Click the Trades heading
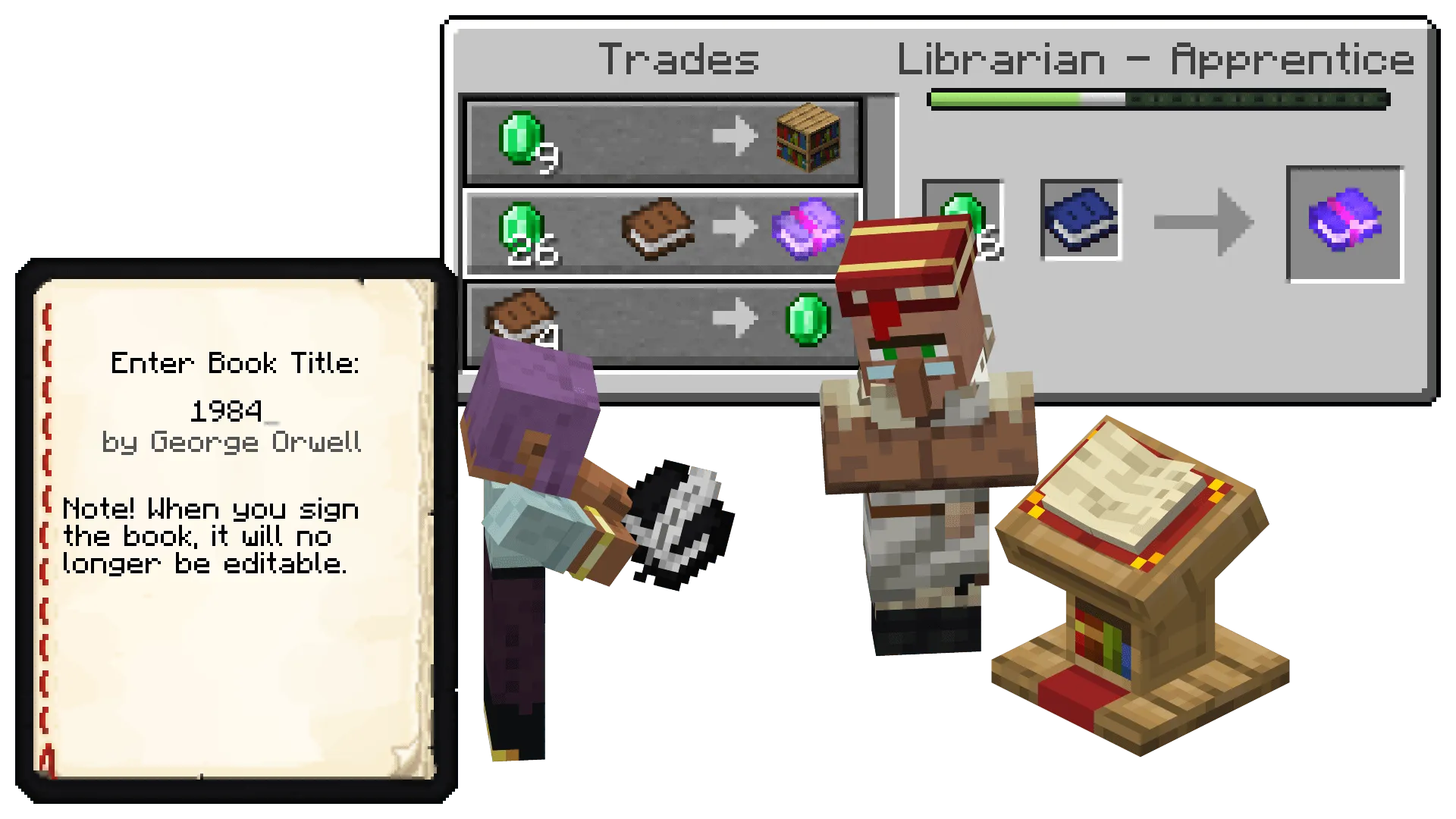The image size is (1456, 819). click(677, 61)
